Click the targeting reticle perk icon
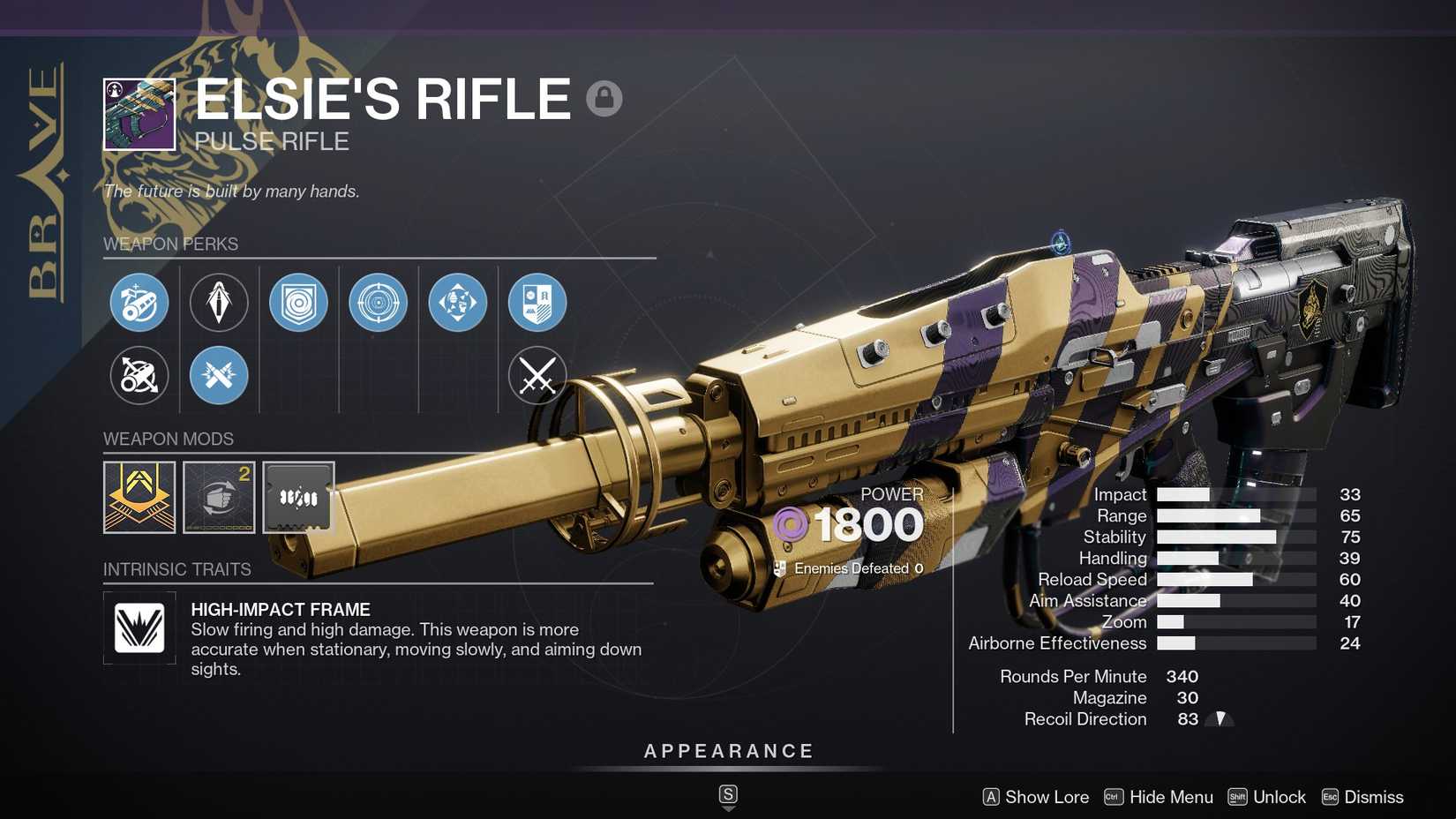The image size is (1456, 819). point(378,302)
